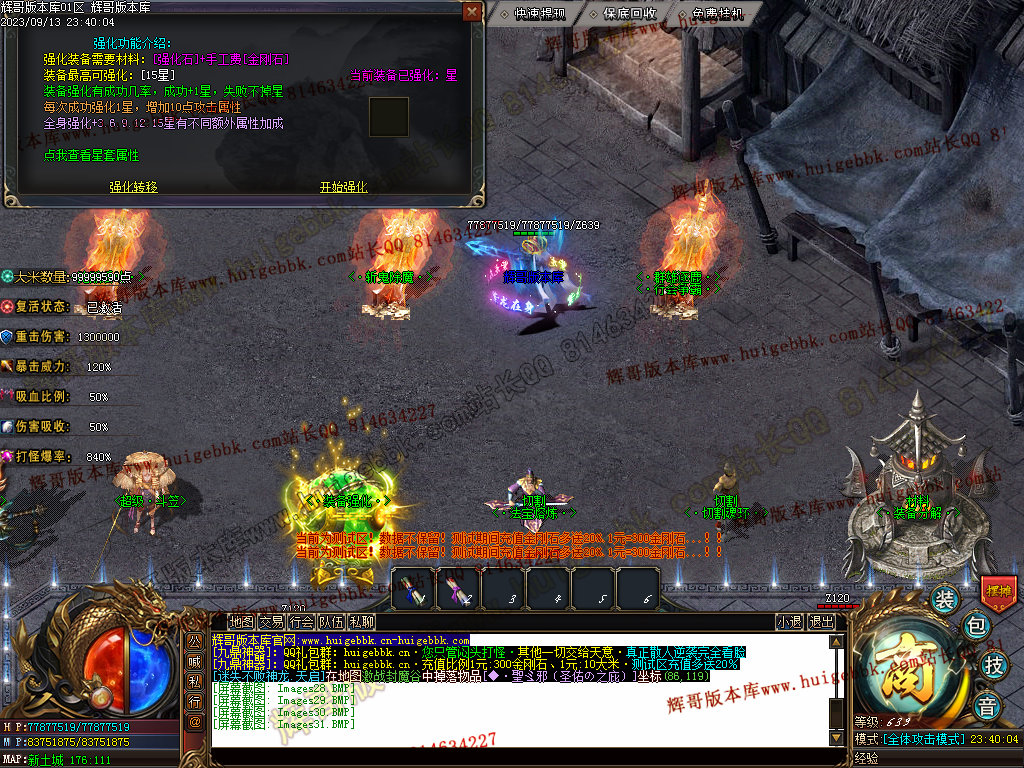Click the 小退 logout button
Viewport: 1024px width, 768px height.
tap(790, 622)
